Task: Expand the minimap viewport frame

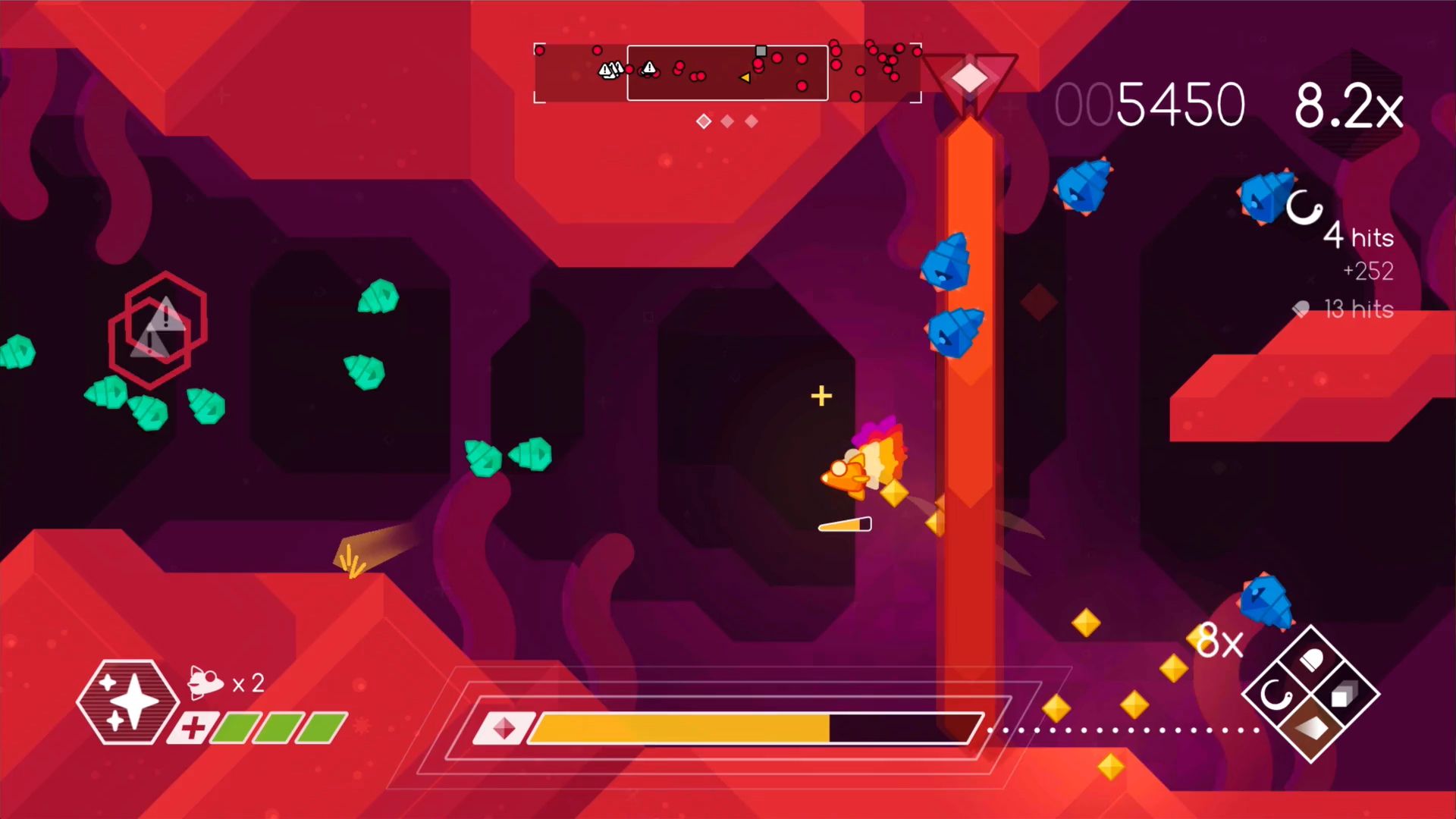Action: tap(726, 73)
